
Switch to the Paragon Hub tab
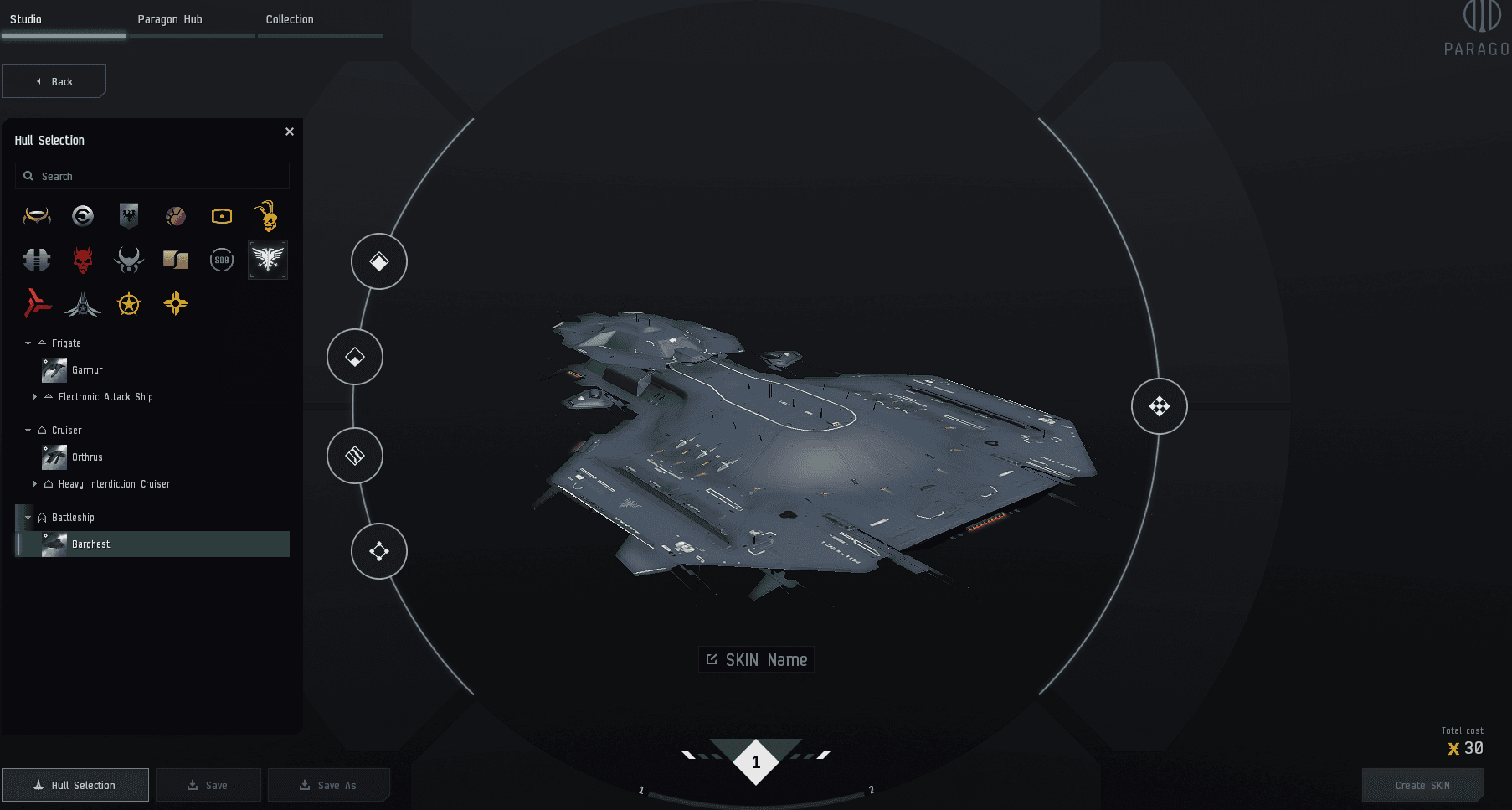[170, 19]
